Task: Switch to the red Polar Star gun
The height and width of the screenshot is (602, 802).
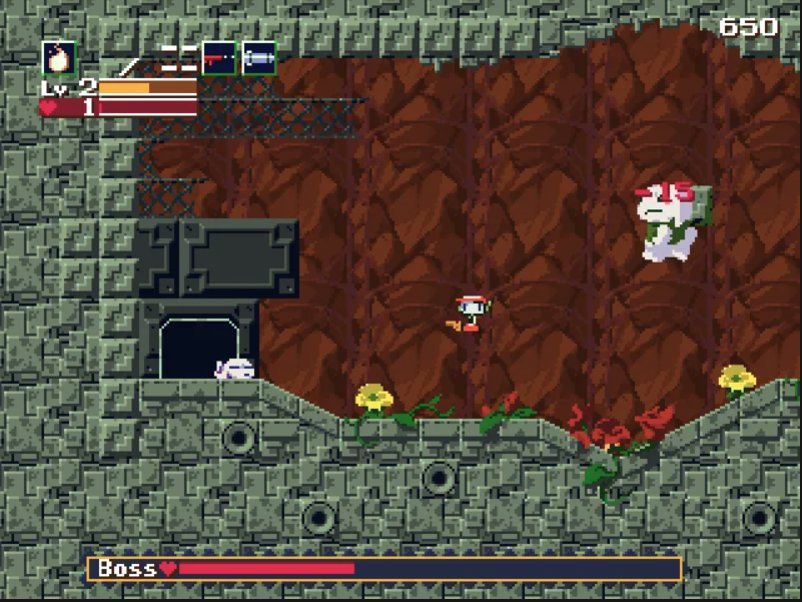Action: (219, 58)
